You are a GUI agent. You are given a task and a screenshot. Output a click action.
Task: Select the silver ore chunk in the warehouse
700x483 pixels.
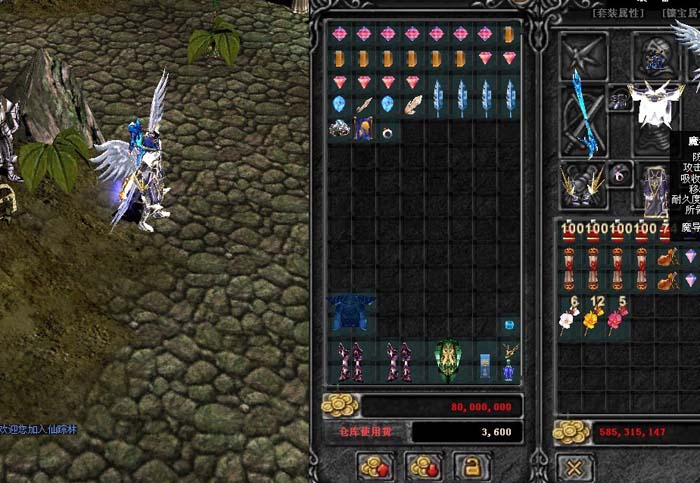coord(340,130)
